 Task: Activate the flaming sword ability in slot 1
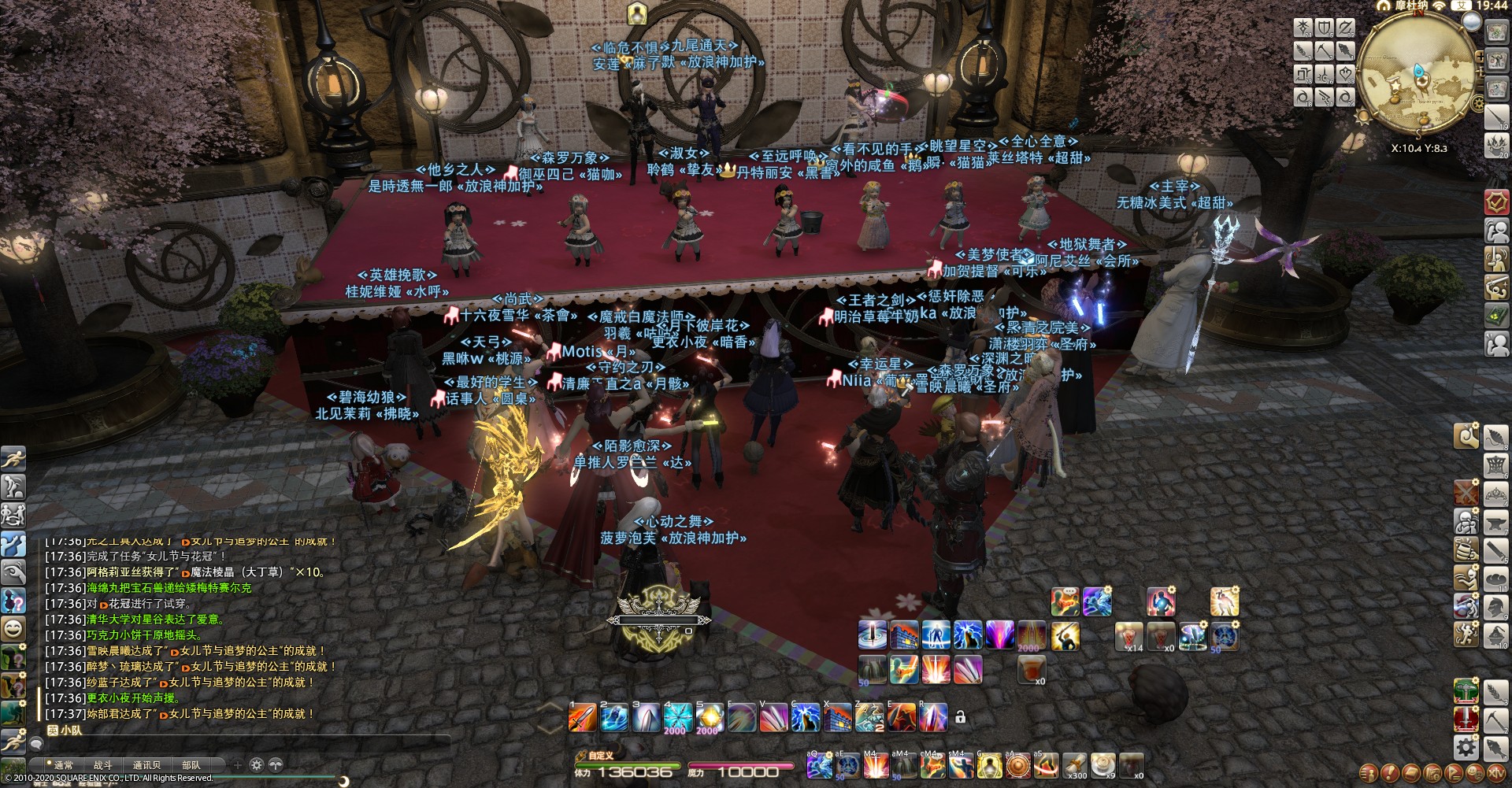pyautogui.click(x=583, y=717)
